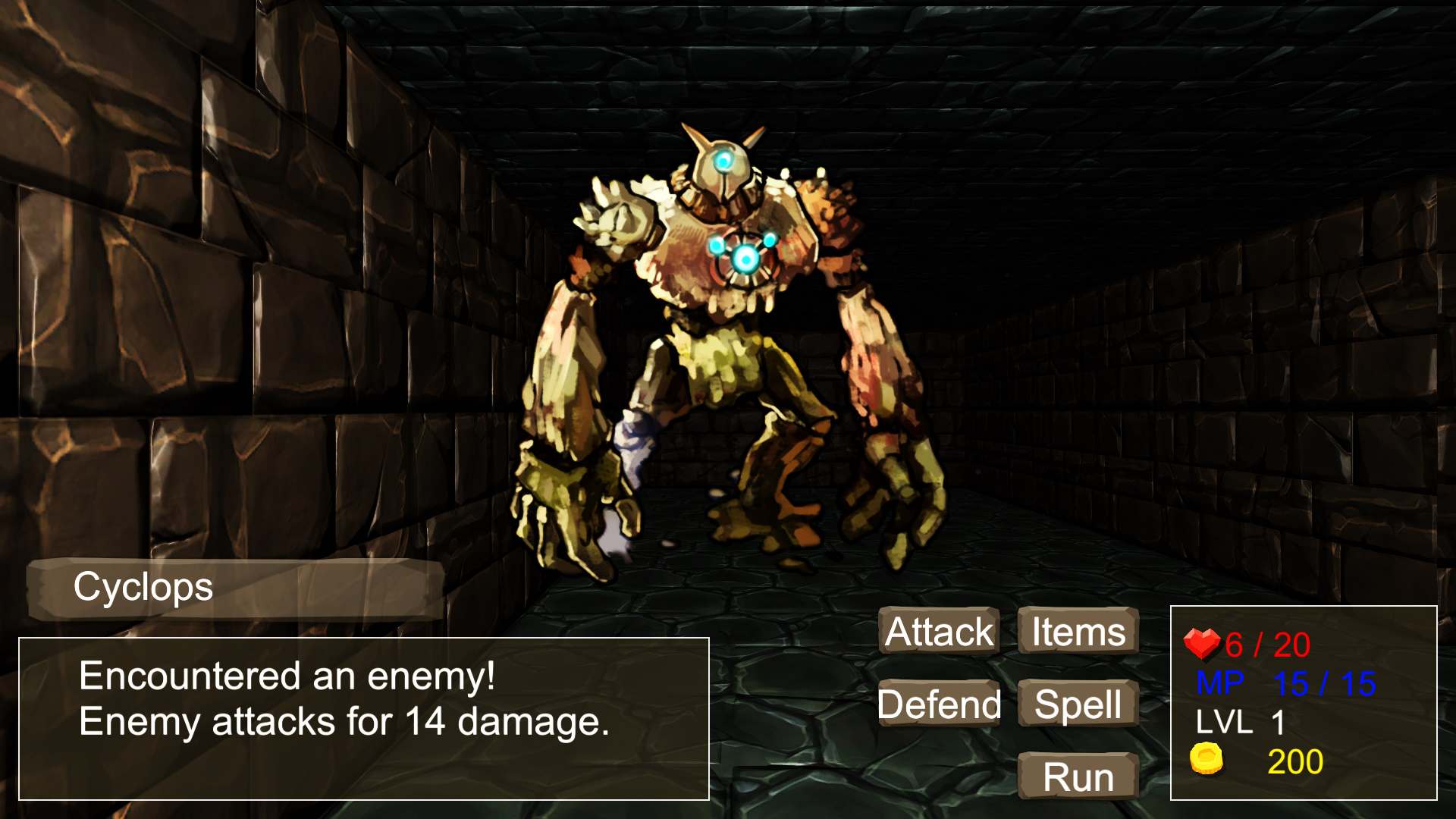The height and width of the screenshot is (819, 1456).
Task: Choose Run to flee the battle
Action: pyautogui.click(x=1077, y=776)
